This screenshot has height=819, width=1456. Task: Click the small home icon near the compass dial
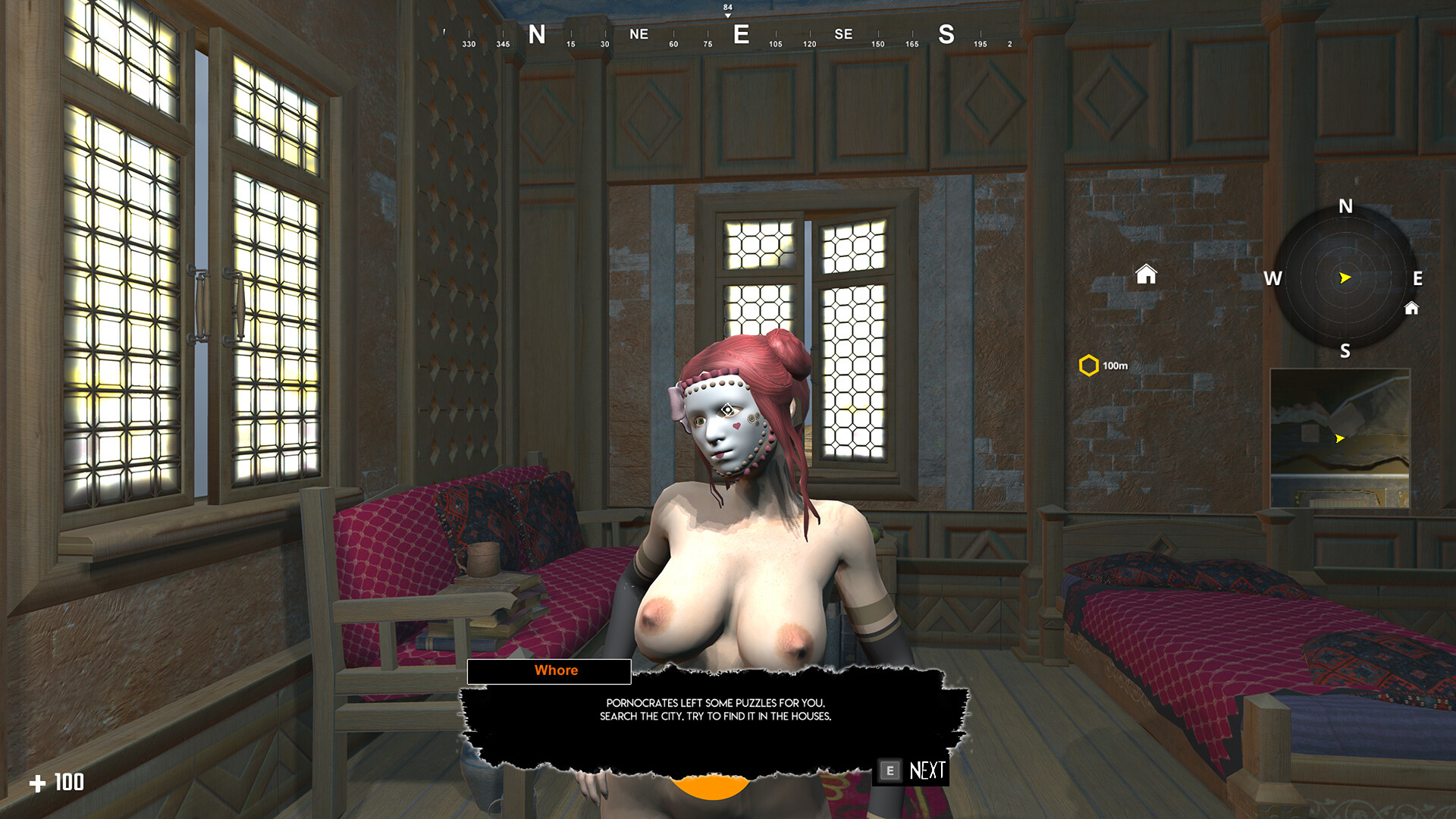pos(1413,309)
